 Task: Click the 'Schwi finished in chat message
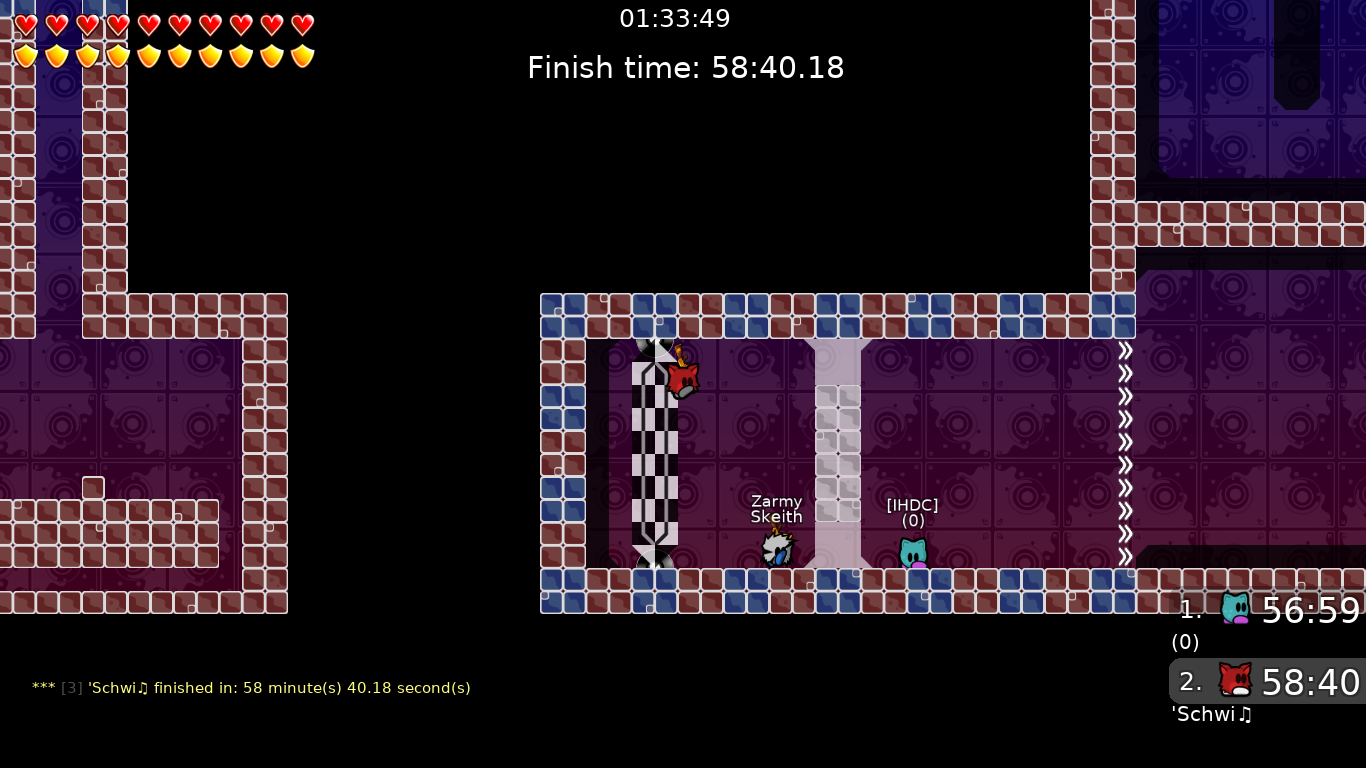point(250,688)
